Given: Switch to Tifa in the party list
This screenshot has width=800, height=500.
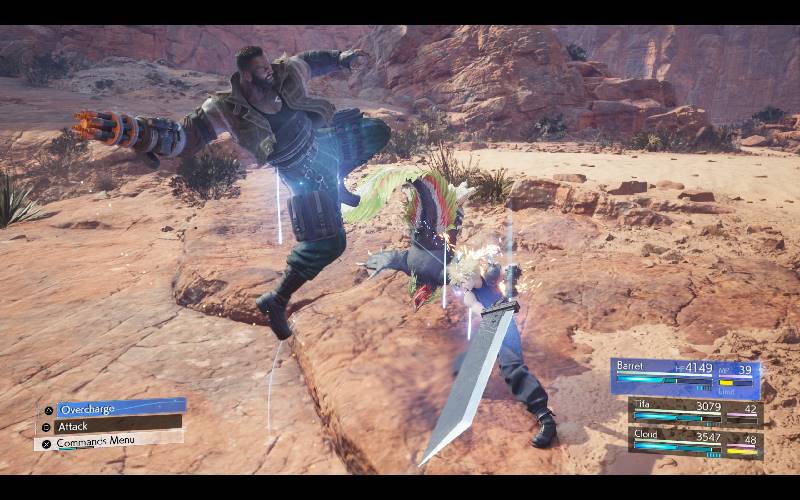Looking at the screenshot, I should click(x=694, y=410).
